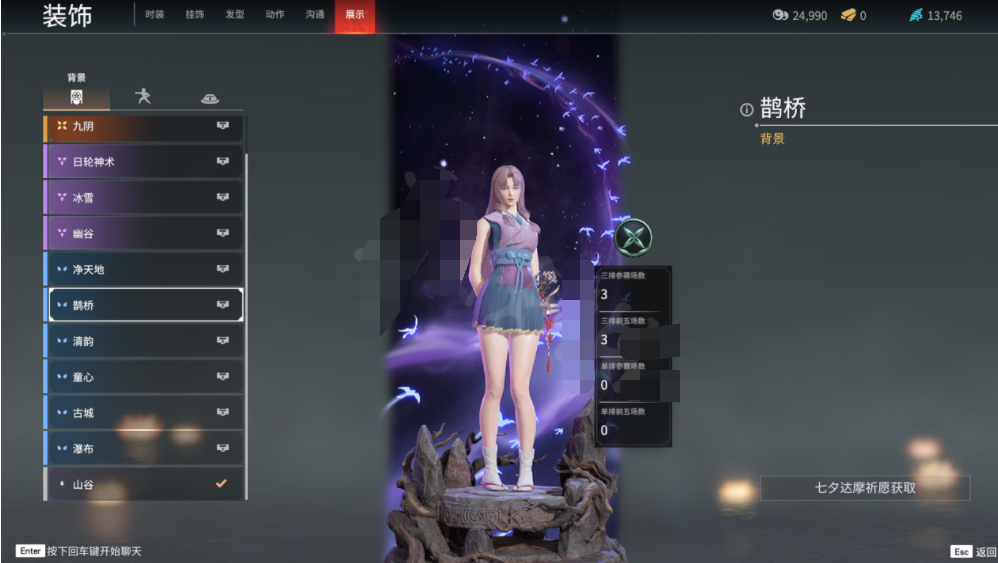Viewport: 998px width, 563px height.
Task: Switch to the 时装 tab
Action: pyautogui.click(x=154, y=15)
